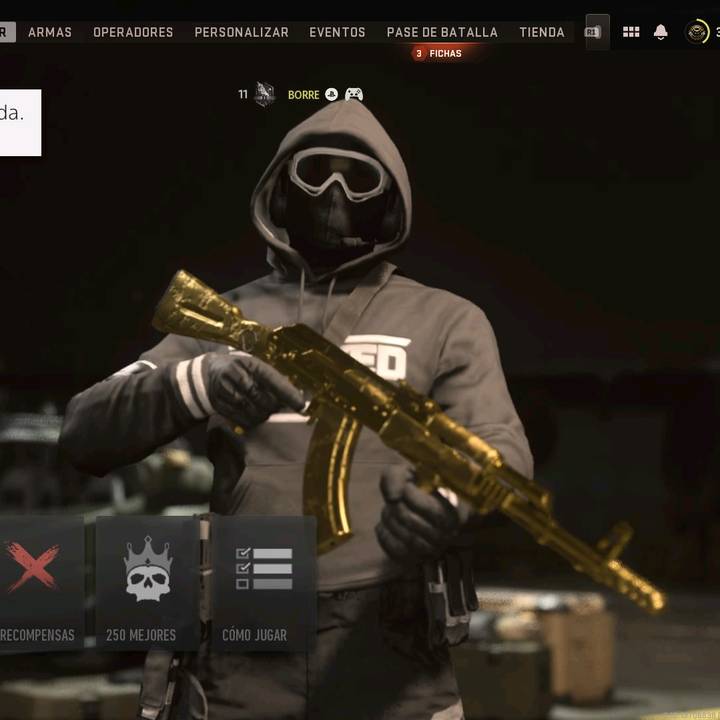Screen dimensions: 720x720
Task: Open the Pase de Batalla tab
Action: tap(442, 32)
